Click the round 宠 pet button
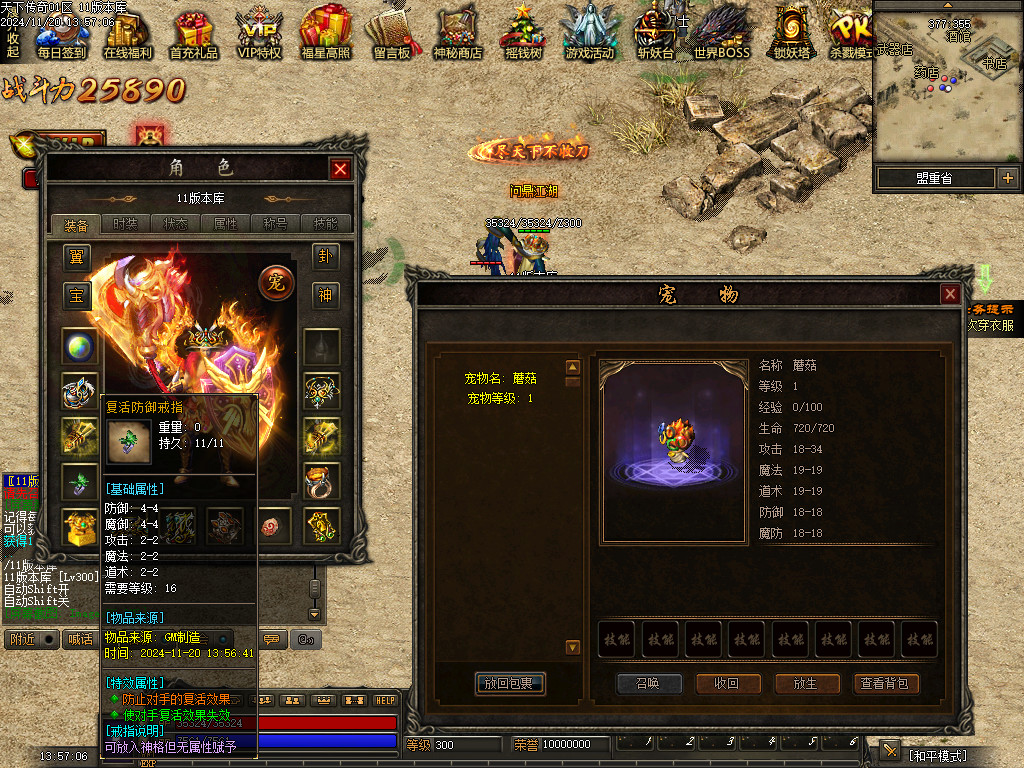This screenshot has width=1024, height=768. [276, 283]
